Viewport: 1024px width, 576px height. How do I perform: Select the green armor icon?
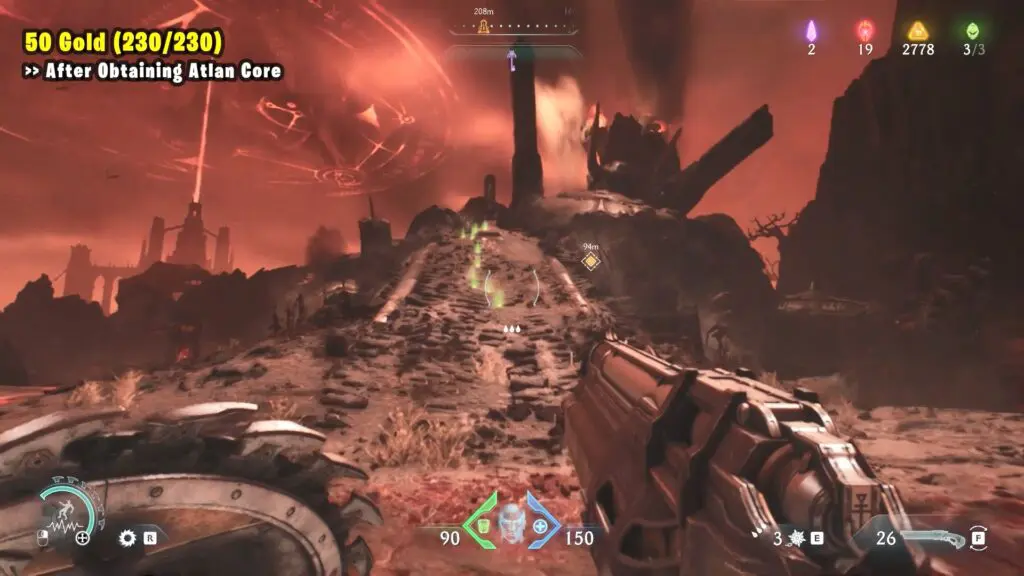point(480,526)
